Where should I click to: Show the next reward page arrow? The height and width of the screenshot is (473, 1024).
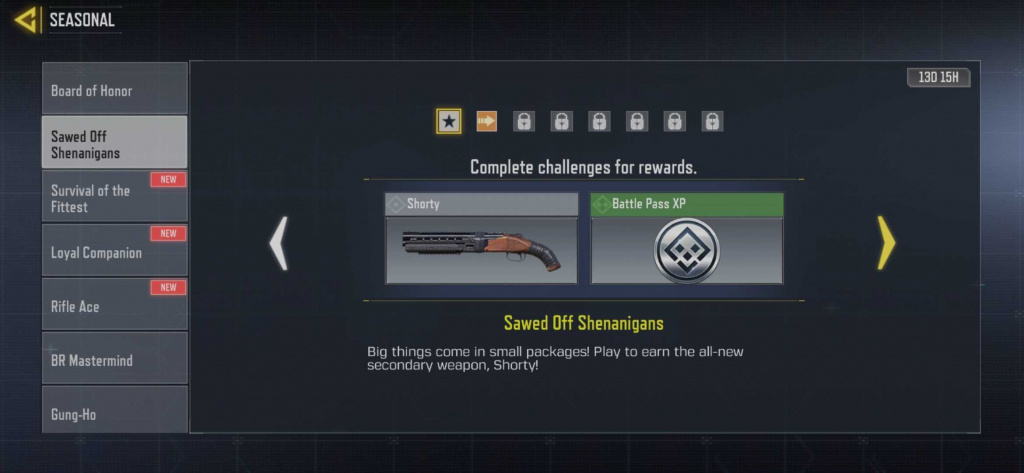click(x=885, y=242)
